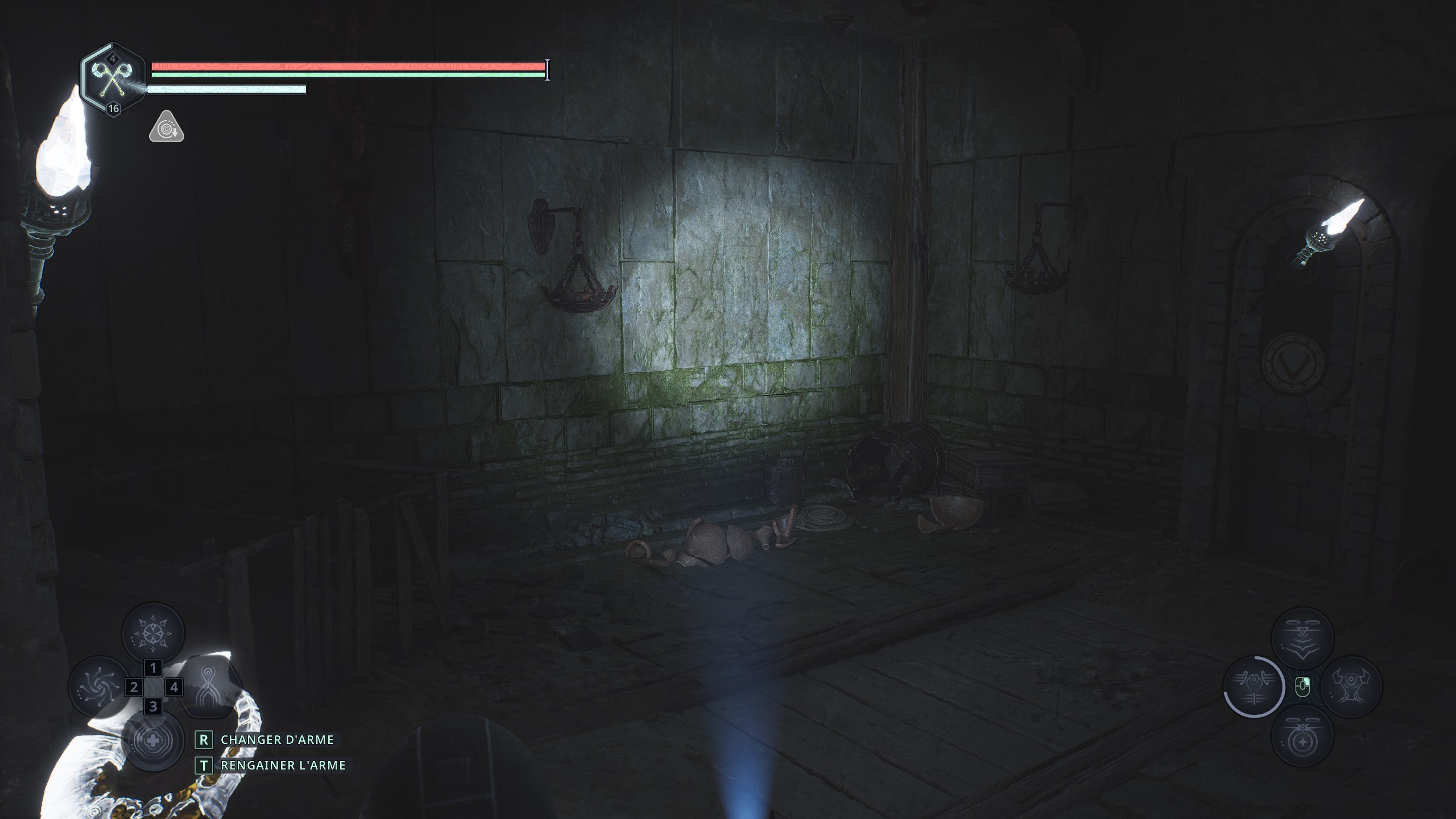The width and height of the screenshot is (1456, 819).
Task: Click the keybind square labeled 4
Action: tap(175, 688)
